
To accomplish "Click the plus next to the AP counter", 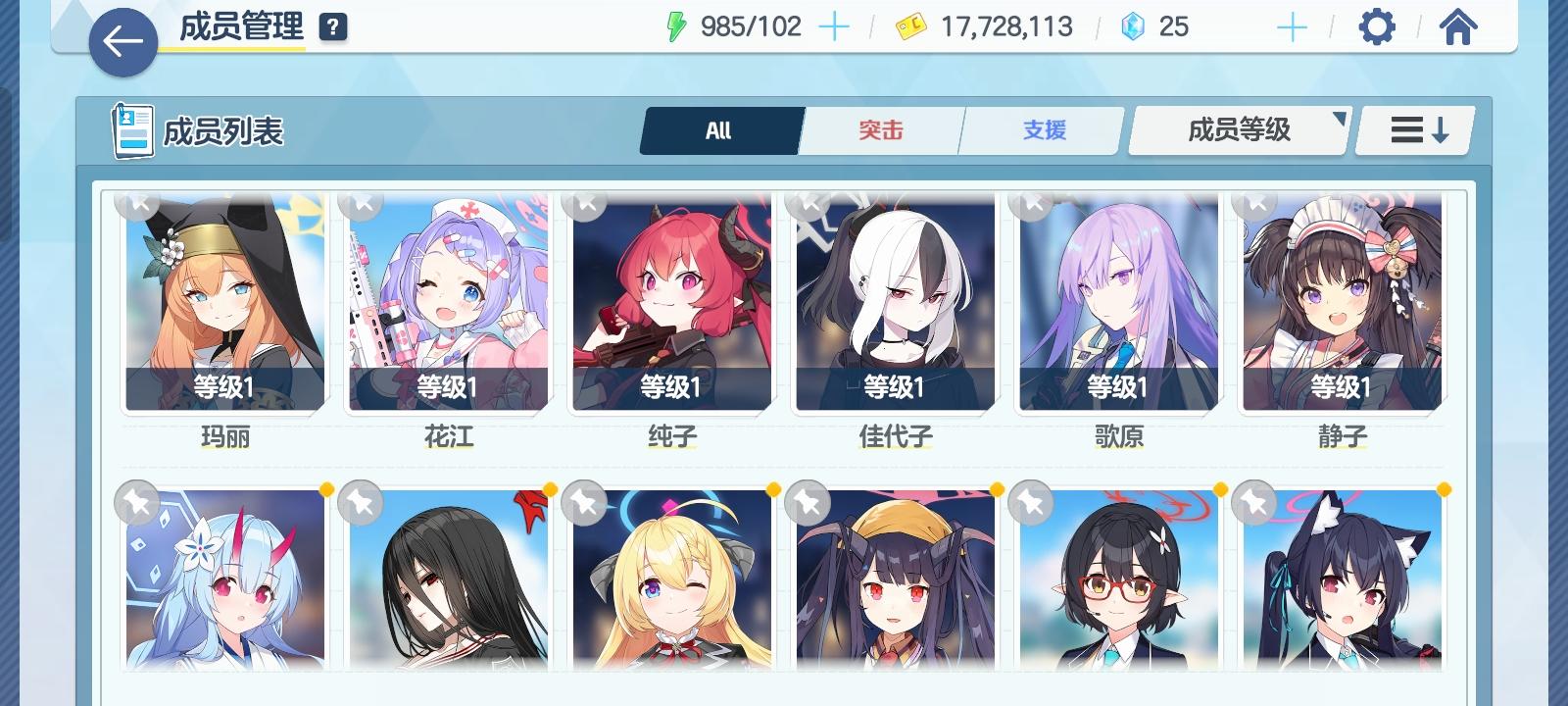I will point(834,26).
